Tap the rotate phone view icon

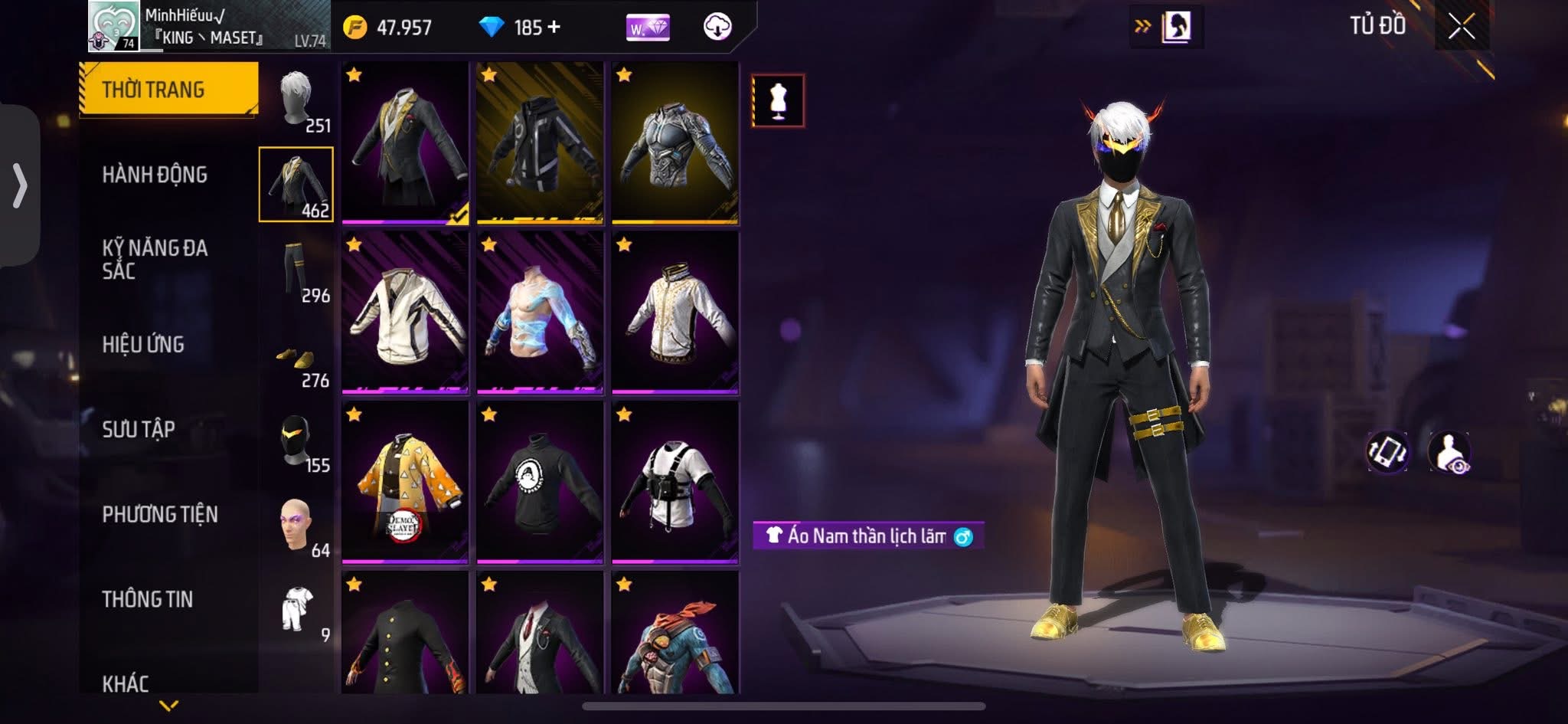1387,451
